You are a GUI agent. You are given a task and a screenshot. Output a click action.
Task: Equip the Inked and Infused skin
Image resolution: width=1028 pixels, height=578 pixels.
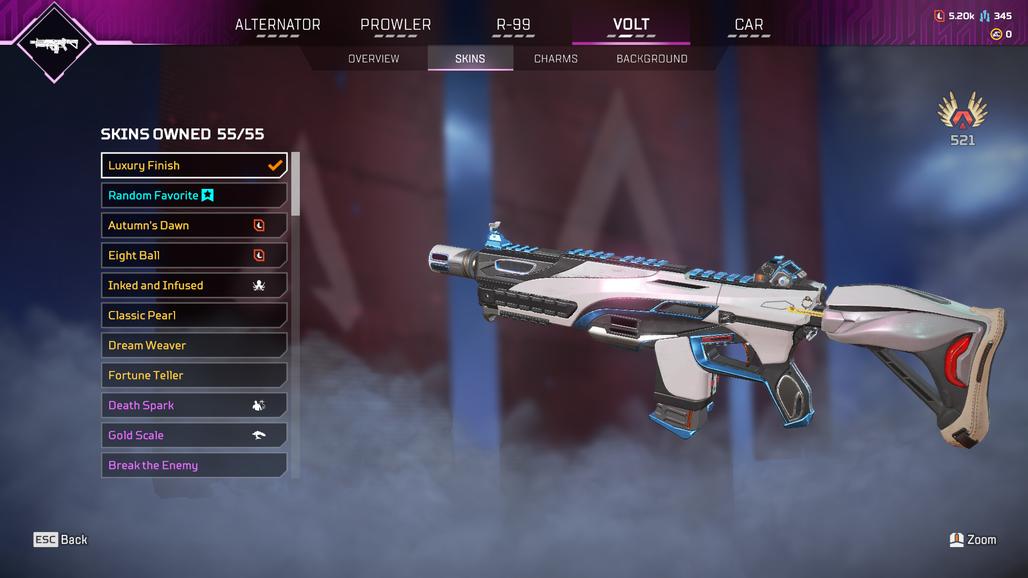[194, 285]
